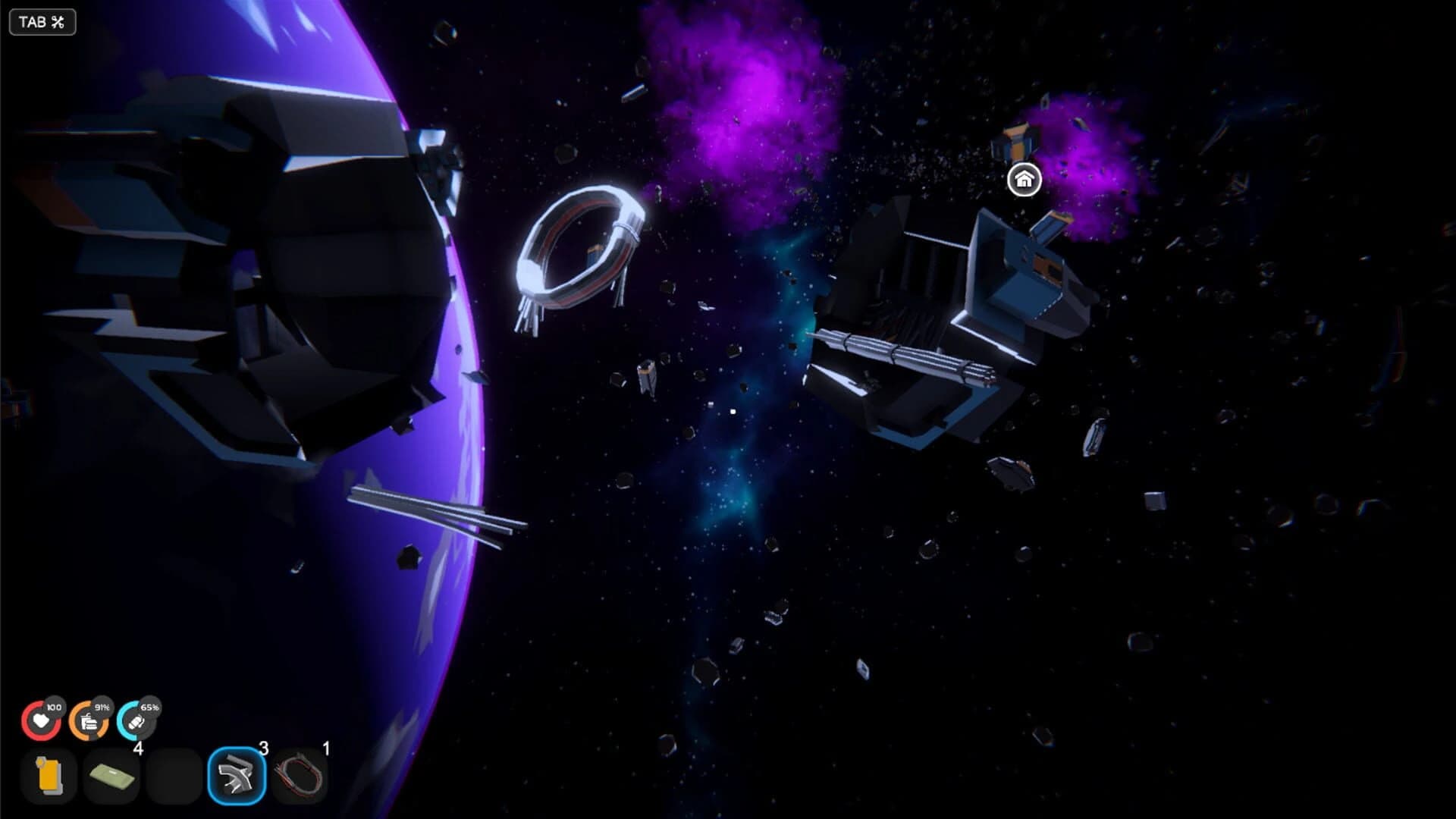Click the home base waypoint marker
This screenshot has height=819, width=1456.
point(1025,181)
